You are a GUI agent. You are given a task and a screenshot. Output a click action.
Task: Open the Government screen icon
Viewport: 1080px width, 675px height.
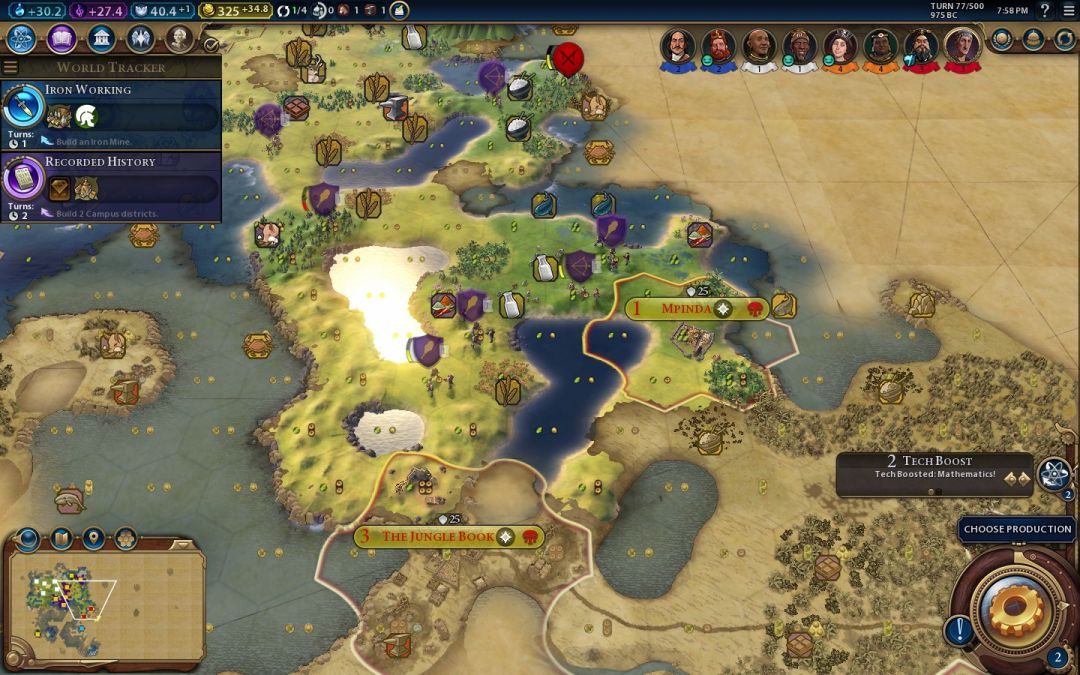coord(100,39)
